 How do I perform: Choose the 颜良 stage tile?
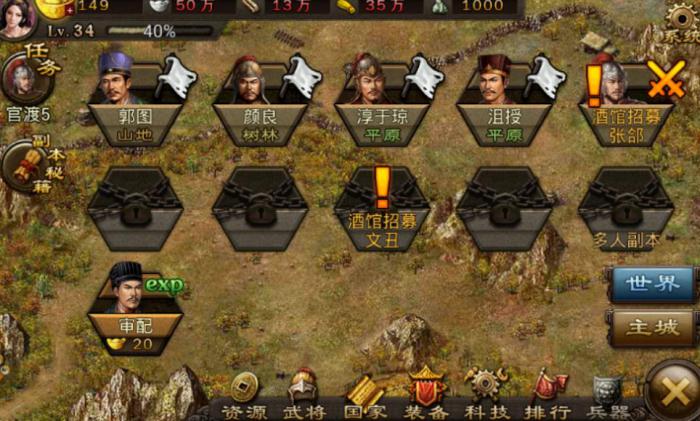pos(260,100)
